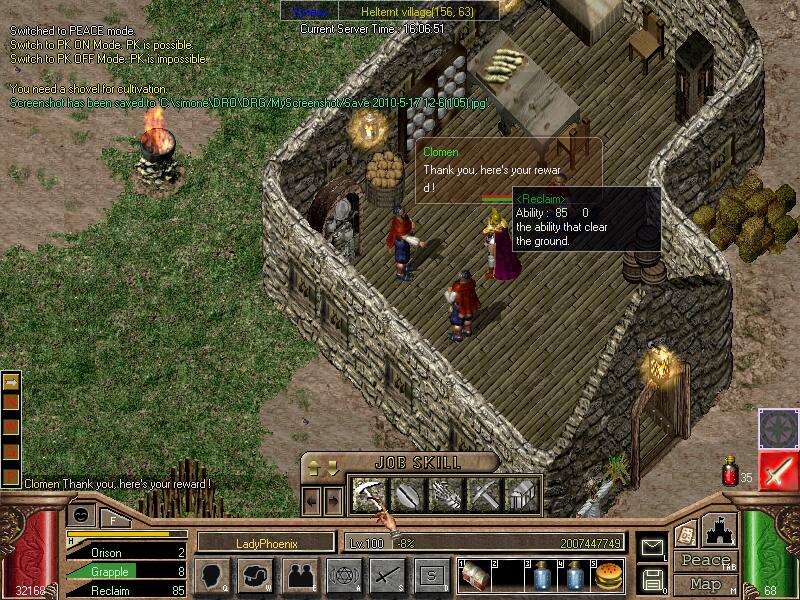This screenshot has height=600, width=800.
Task: Activate the pickaxe job skill
Action: point(484,493)
